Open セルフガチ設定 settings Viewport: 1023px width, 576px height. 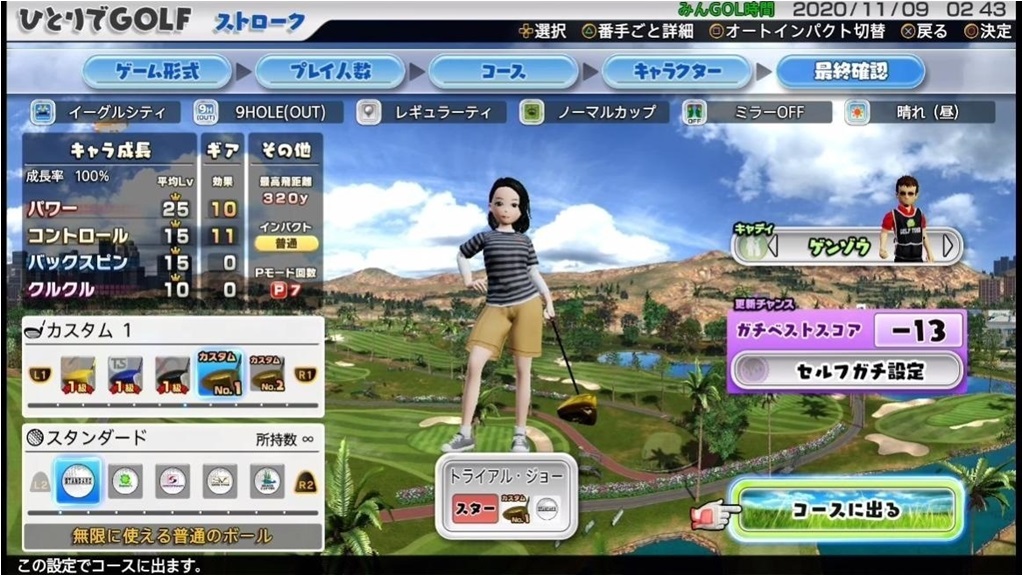[846, 372]
